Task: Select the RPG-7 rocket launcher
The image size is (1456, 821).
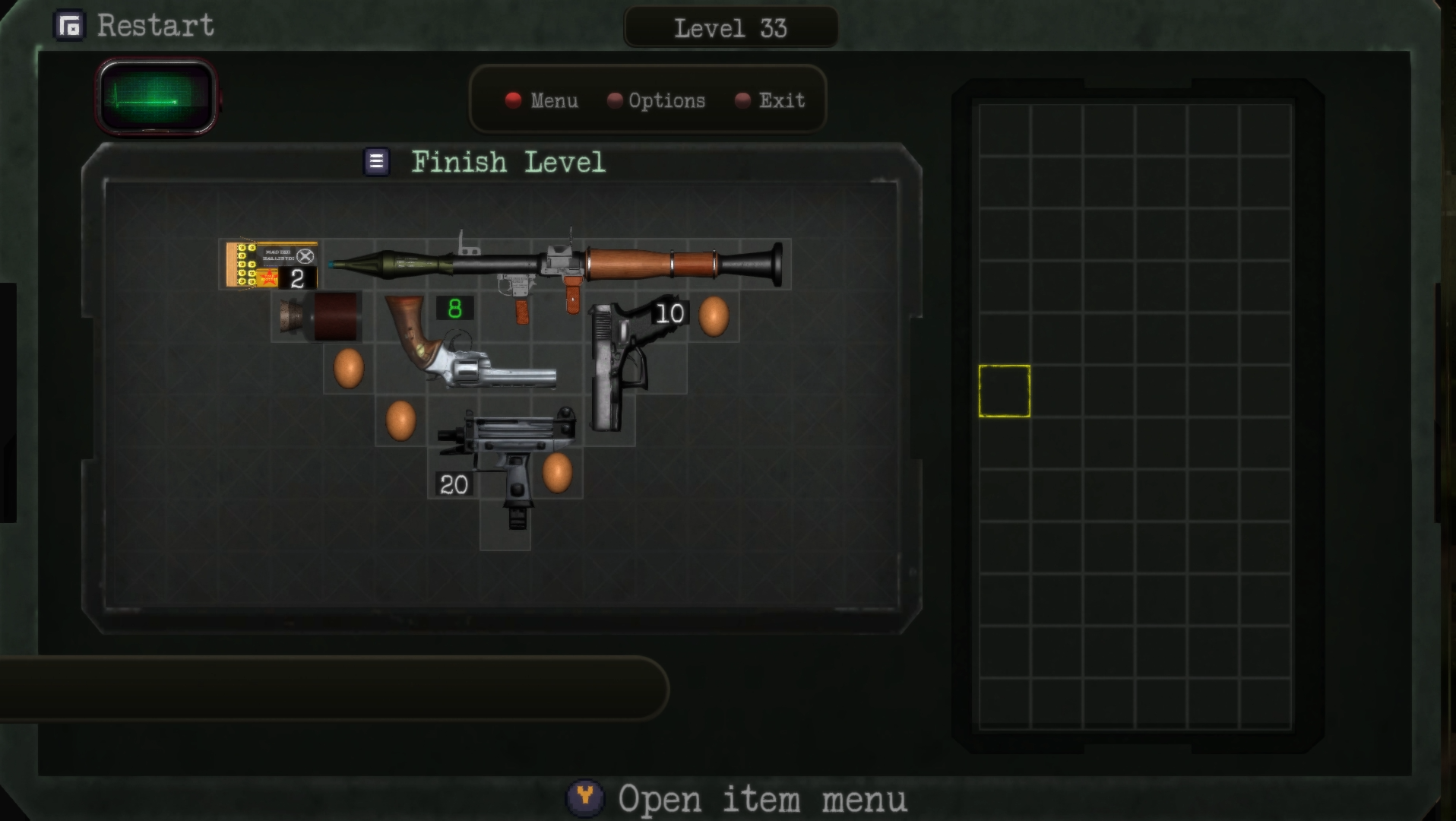Action: click(x=593, y=262)
